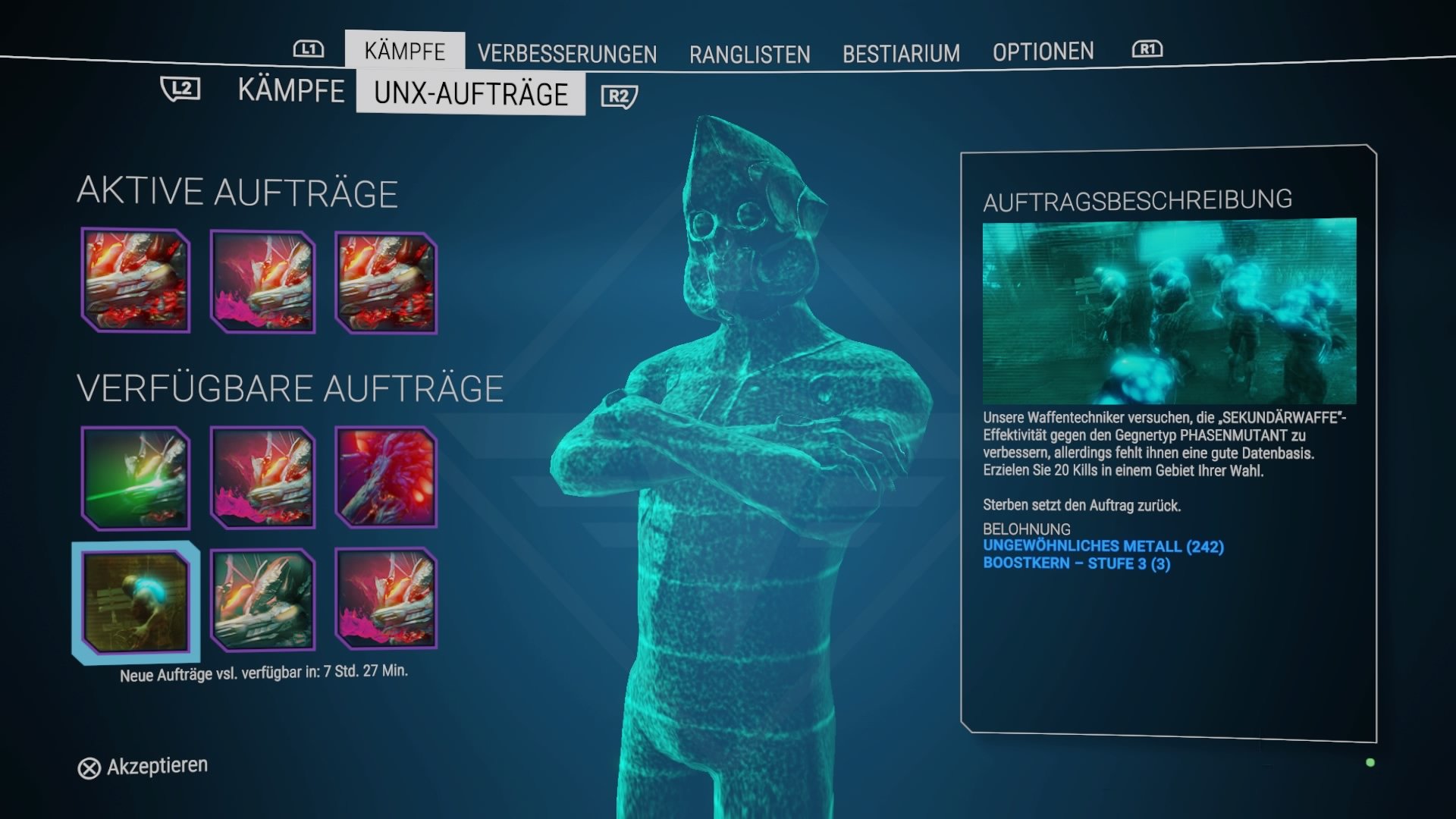Screen dimensions: 1456x819
Task: Go to the Optionen tab
Action: (x=1043, y=52)
